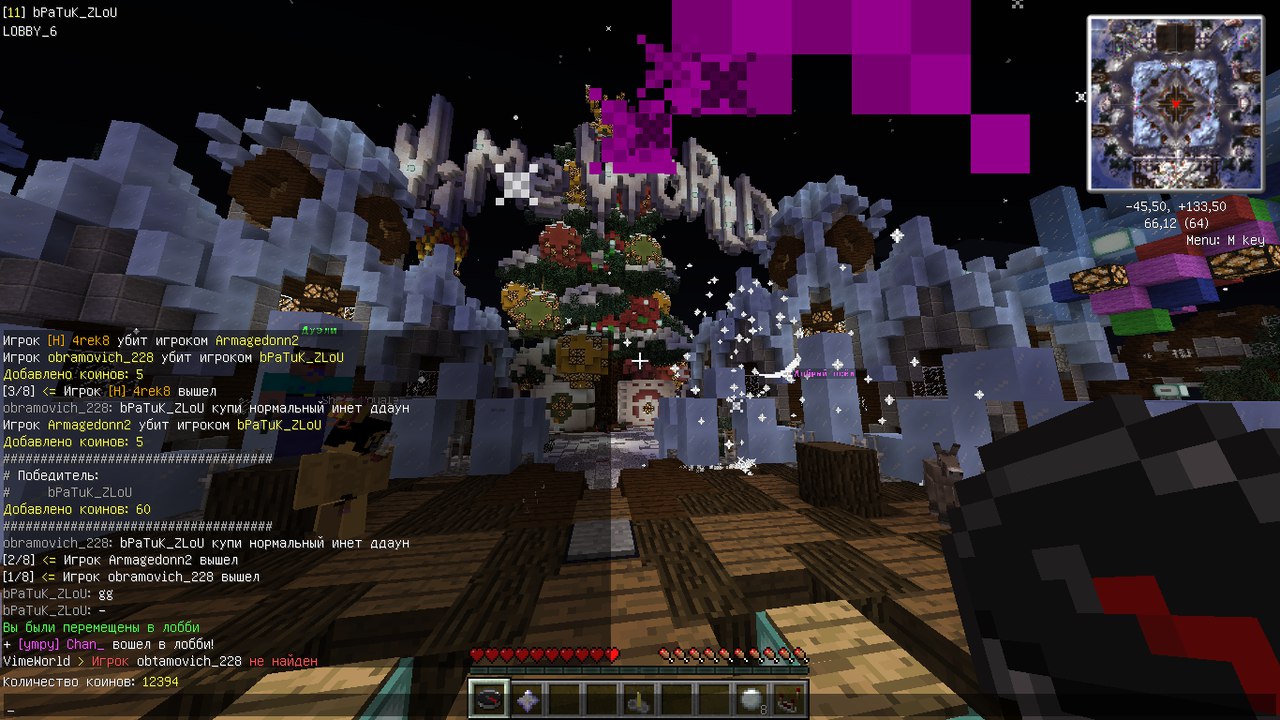This screenshot has height=720, width=1280.
Task: Pick the redstone comparator hotbar slot
Action: pos(788,700)
